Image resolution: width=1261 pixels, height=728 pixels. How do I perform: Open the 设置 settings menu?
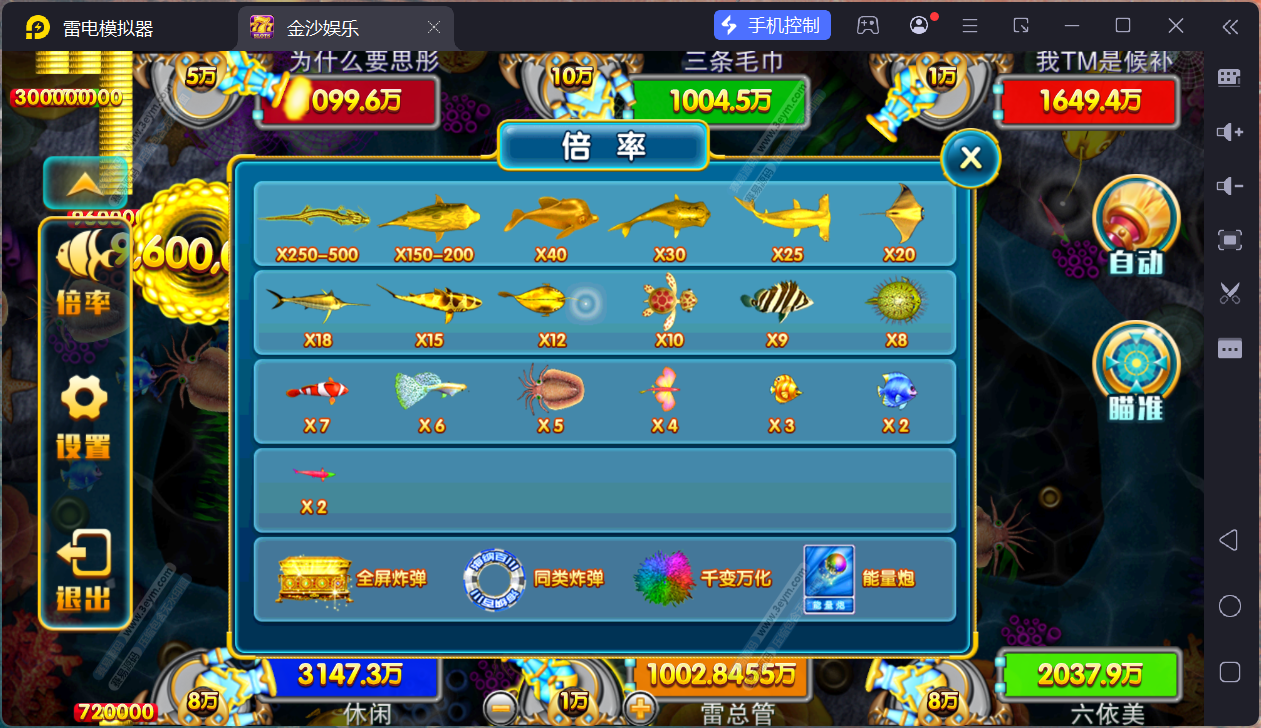[x=84, y=418]
